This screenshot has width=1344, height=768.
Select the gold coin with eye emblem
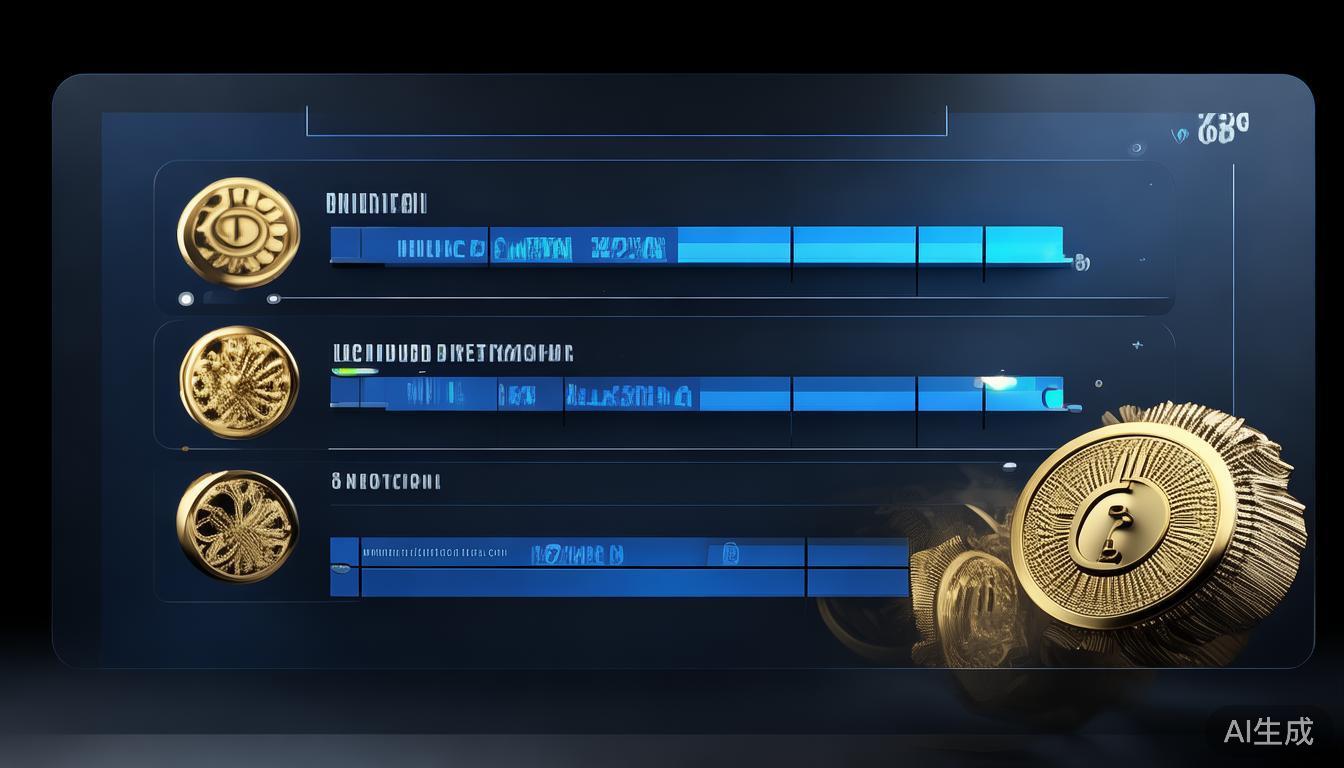pos(238,233)
